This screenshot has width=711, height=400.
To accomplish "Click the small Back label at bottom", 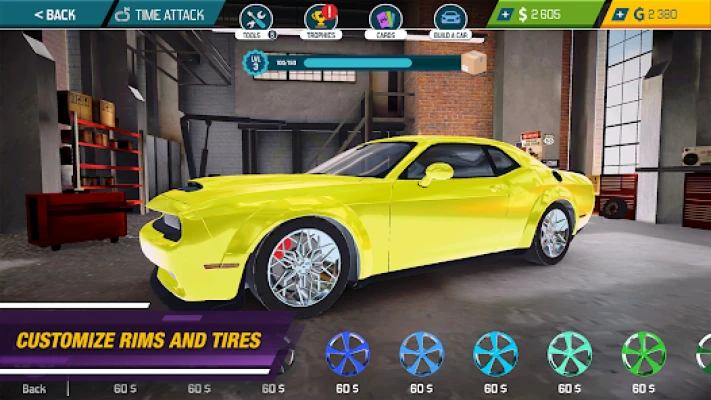I will [35, 388].
